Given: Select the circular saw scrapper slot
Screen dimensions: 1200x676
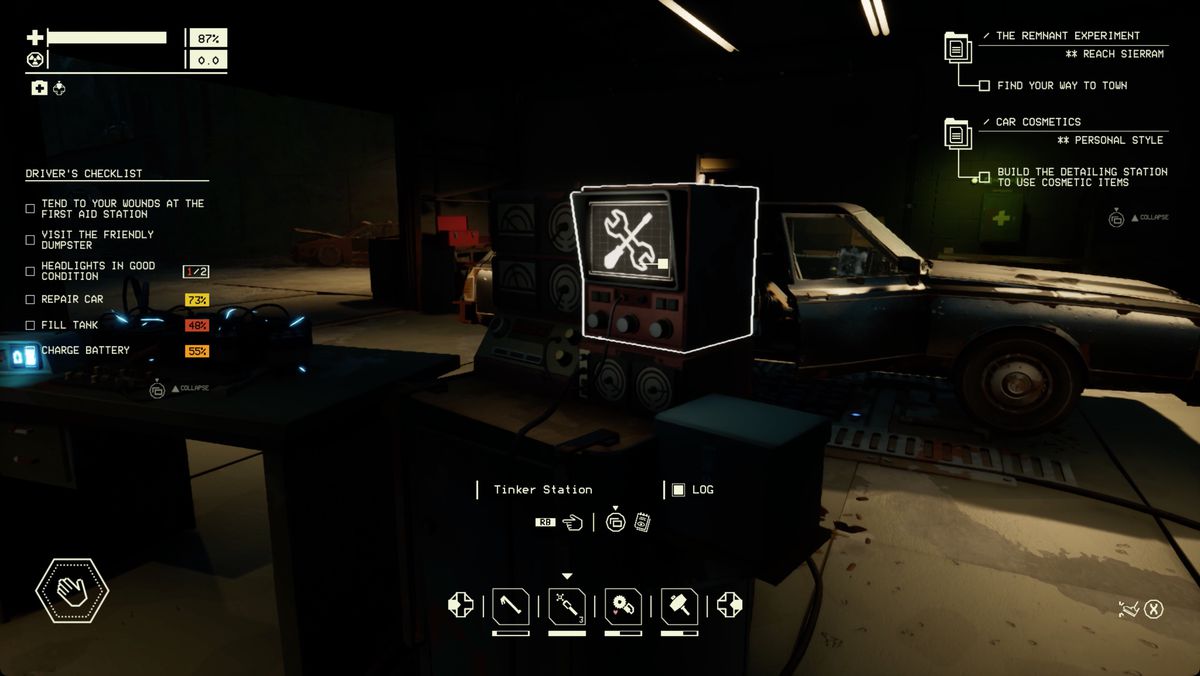Looking at the screenshot, I should click(623, 605).
